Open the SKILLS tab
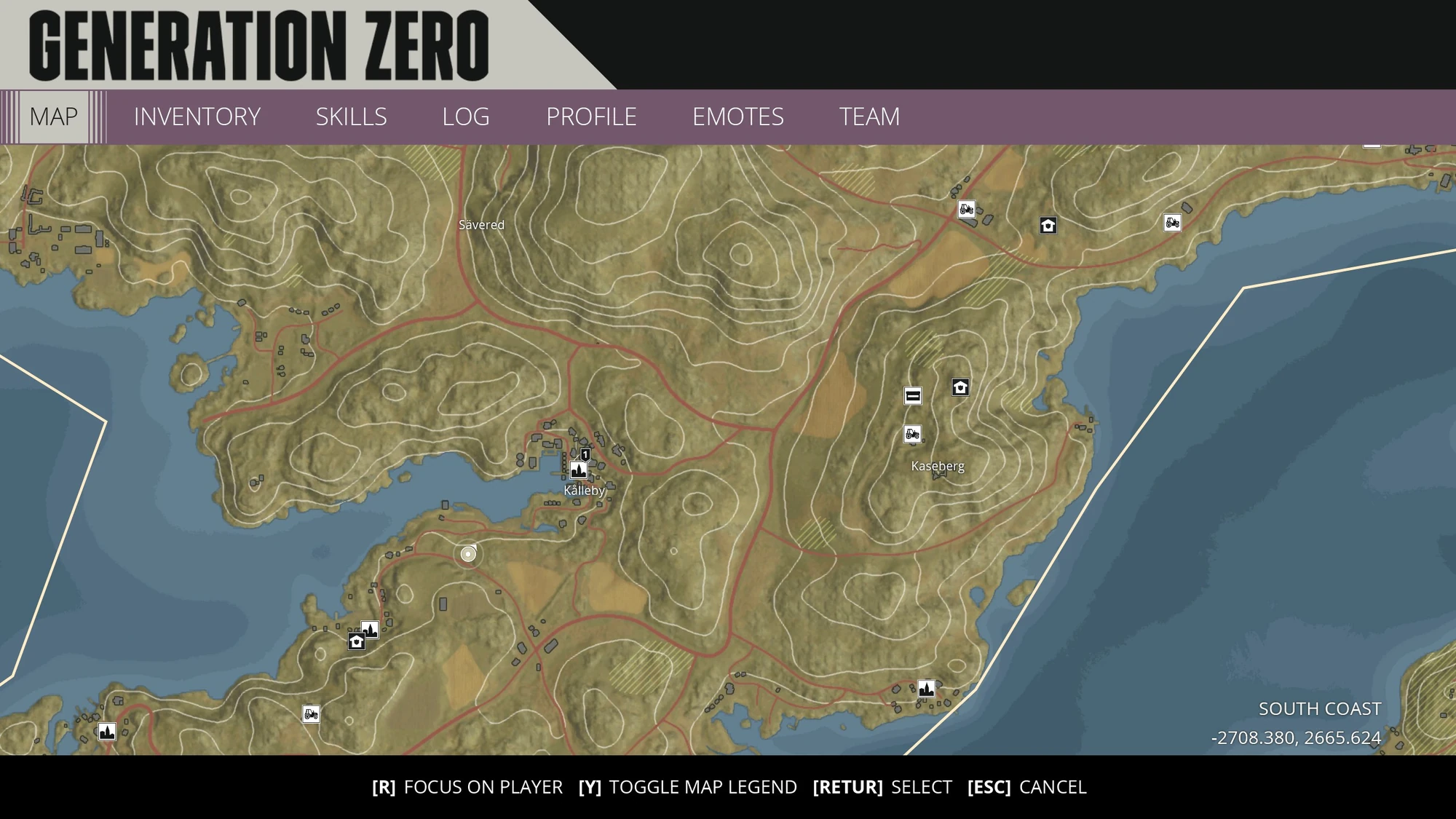Viewport: 1456px width, 819px height. point(351,116)
